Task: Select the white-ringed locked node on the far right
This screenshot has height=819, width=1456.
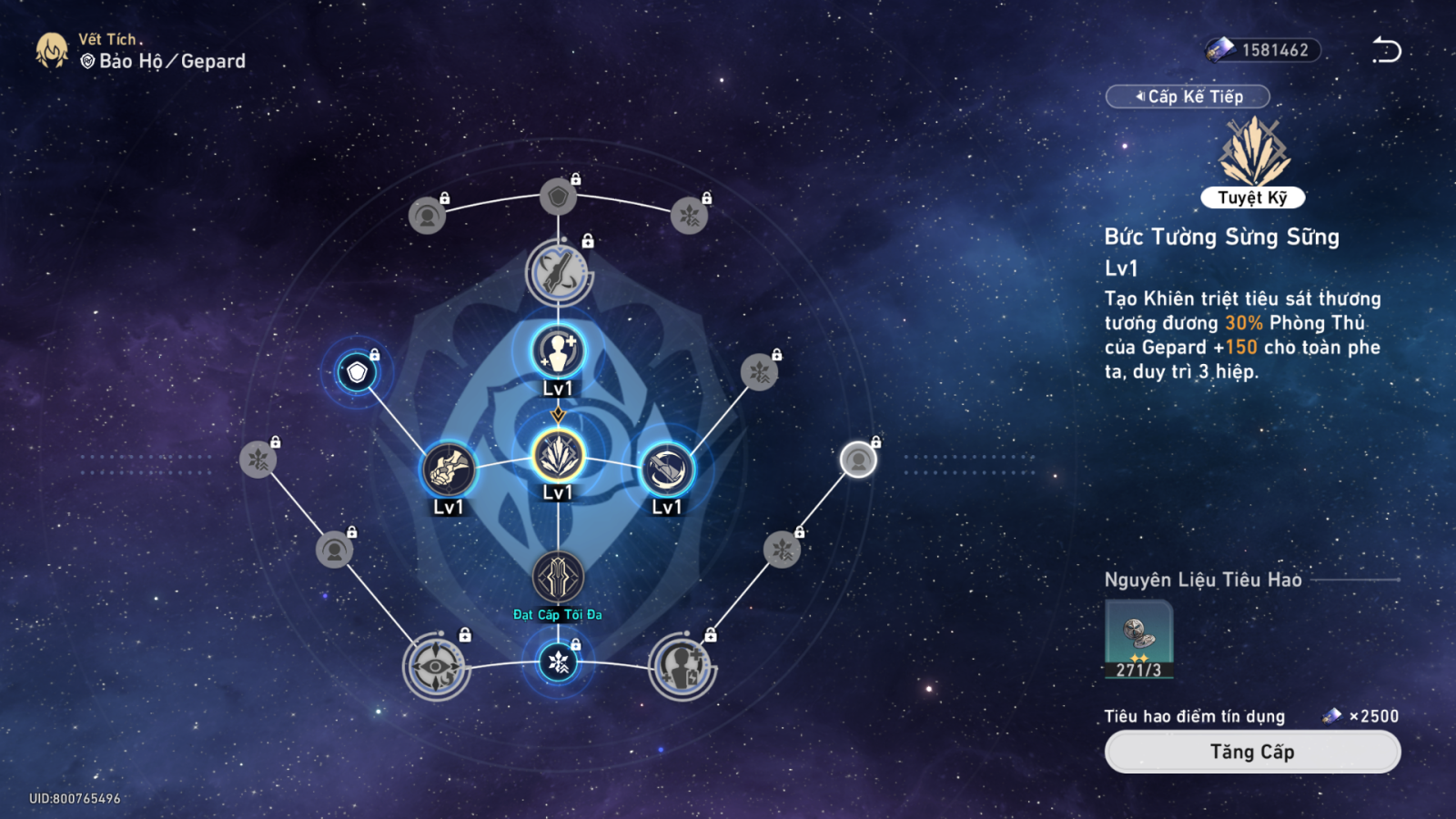Action: point(857,460)
